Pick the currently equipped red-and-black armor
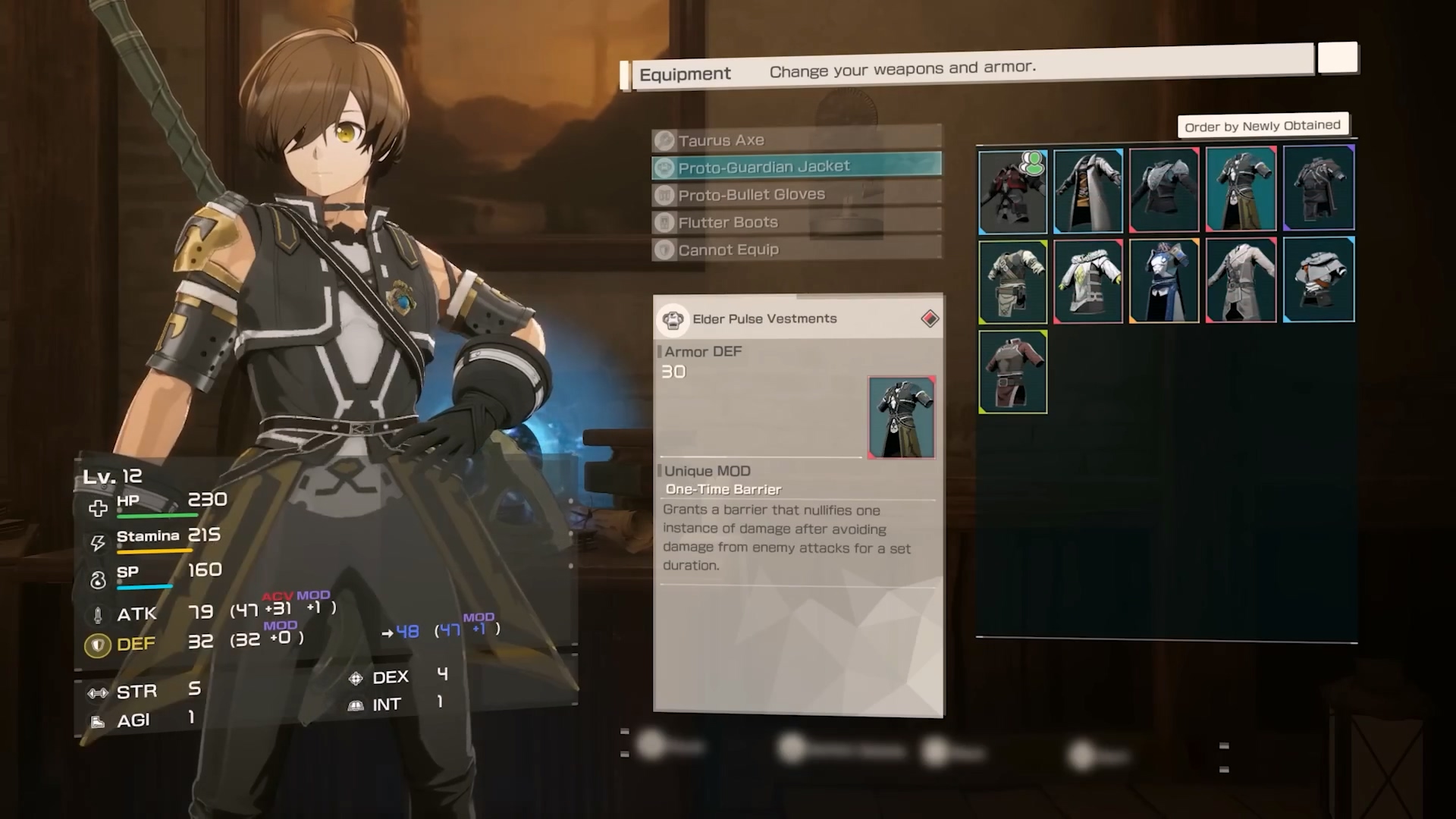The image size is (1456, 819). tap(1013, 191)
